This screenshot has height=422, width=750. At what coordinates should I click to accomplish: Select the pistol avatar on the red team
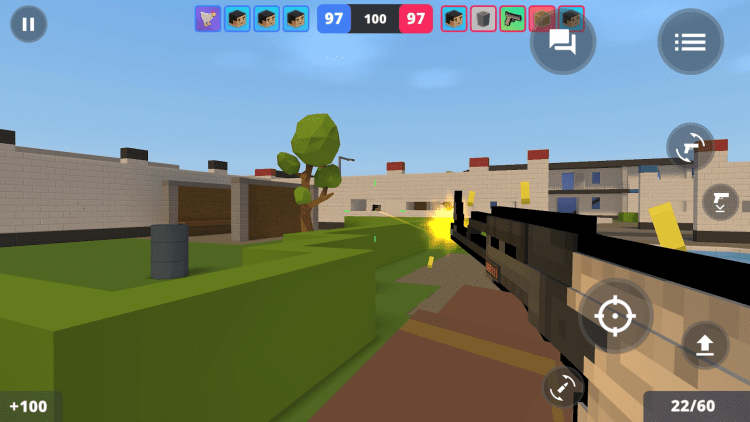513,19
